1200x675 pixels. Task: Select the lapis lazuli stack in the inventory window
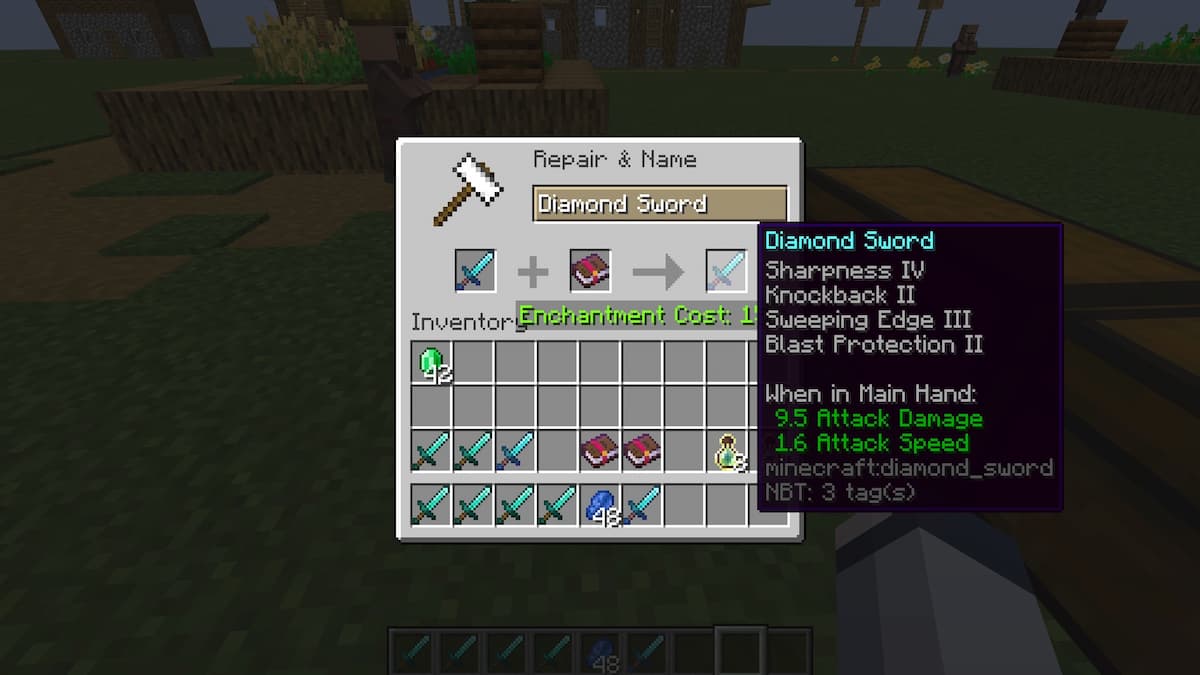click(x=600, y=505)
